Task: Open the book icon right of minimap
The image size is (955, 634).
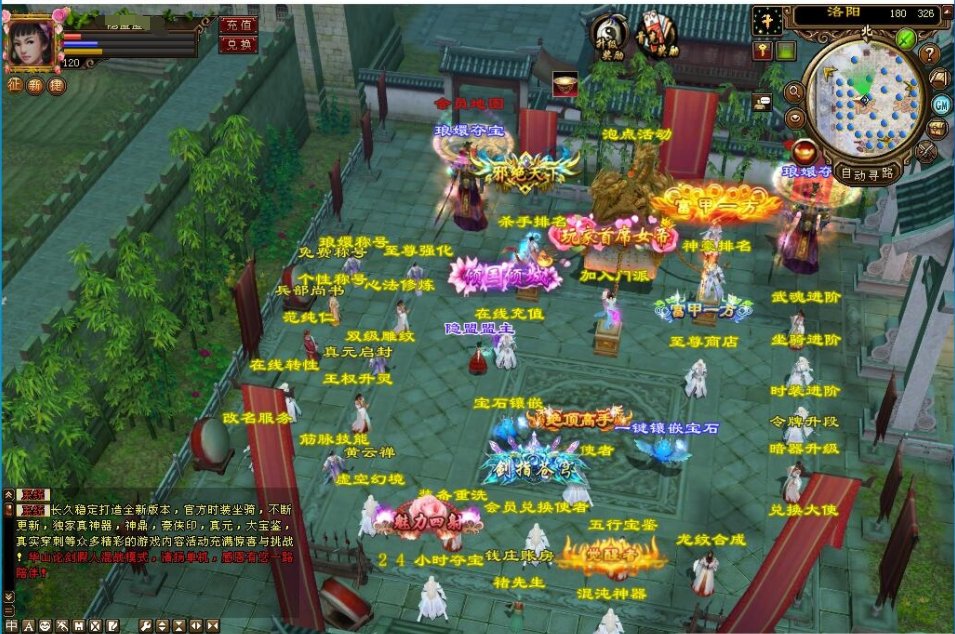Action: point(939,78)
